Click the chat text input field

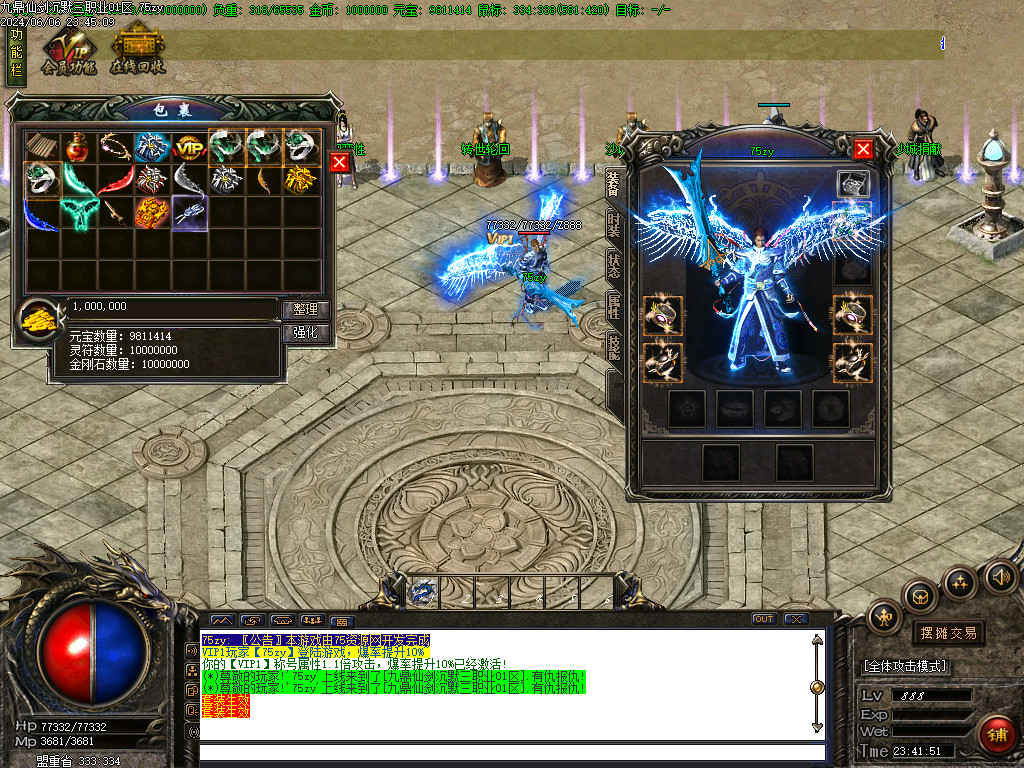[512, 752]
